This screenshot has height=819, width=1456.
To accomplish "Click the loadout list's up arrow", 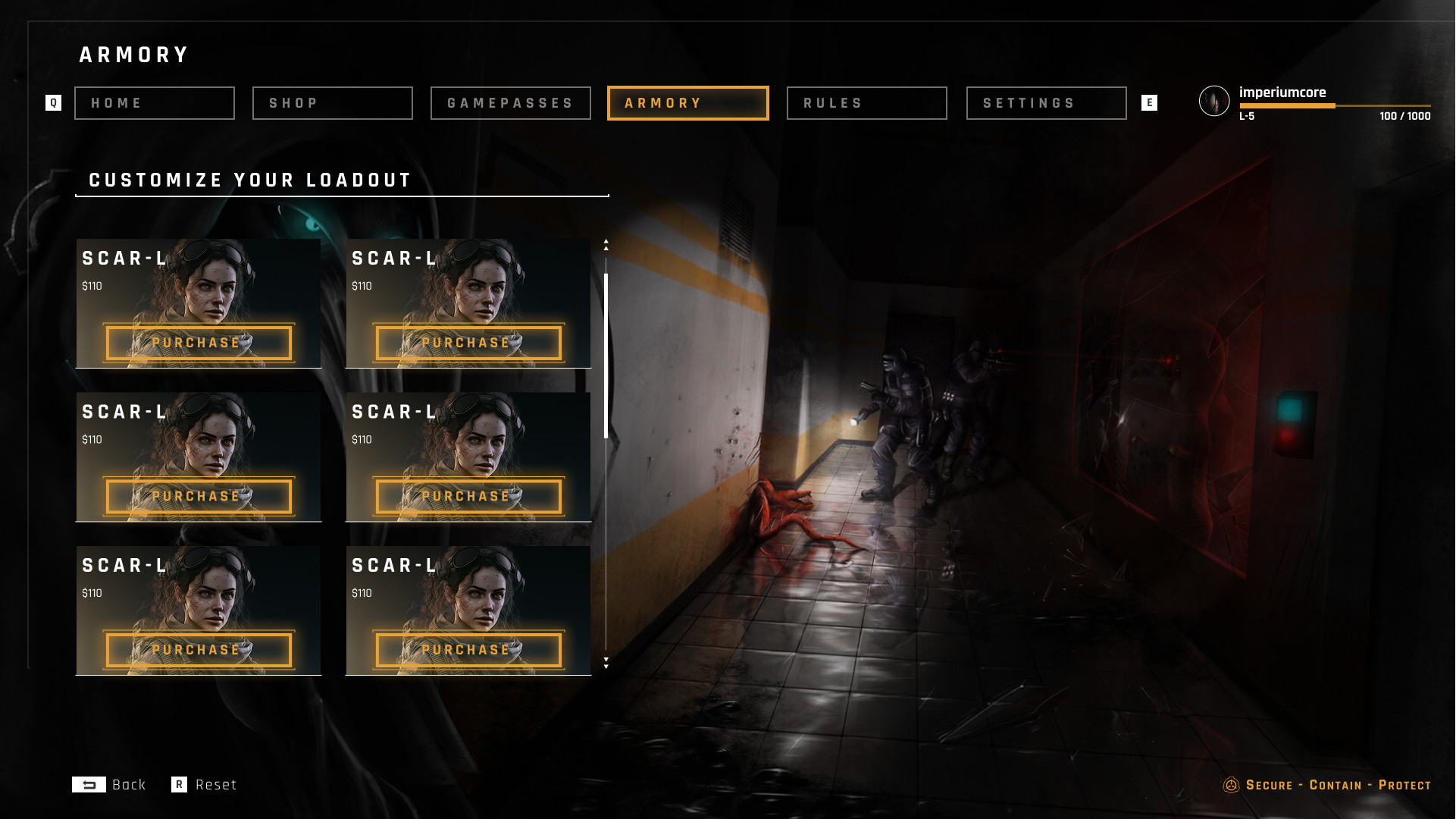I will coord(606,244).
